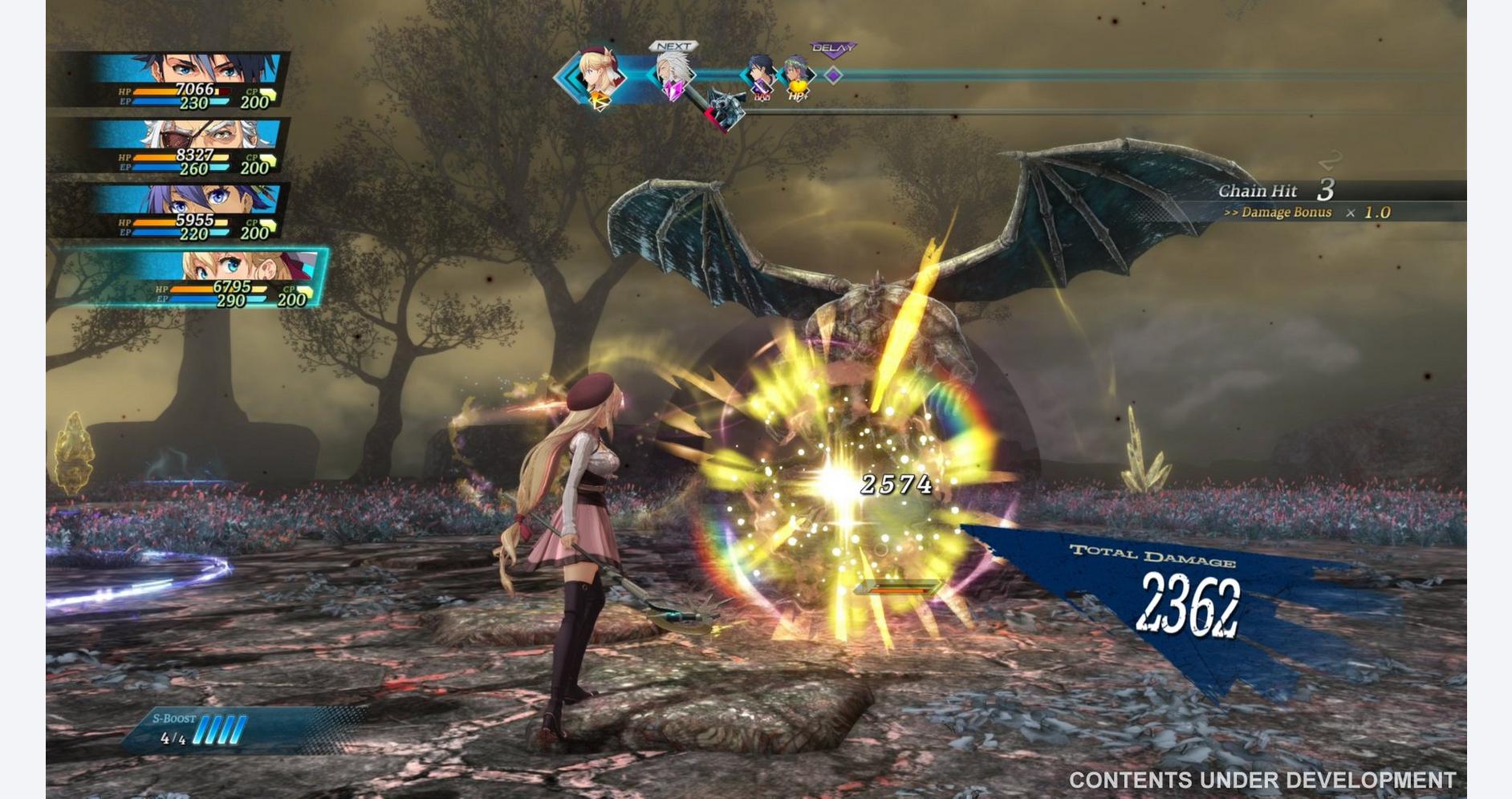The width and height of the screenshot is (1512, 799).
Task: Click the turn portrait with HP+ bonus
Action: pos(796,76)
